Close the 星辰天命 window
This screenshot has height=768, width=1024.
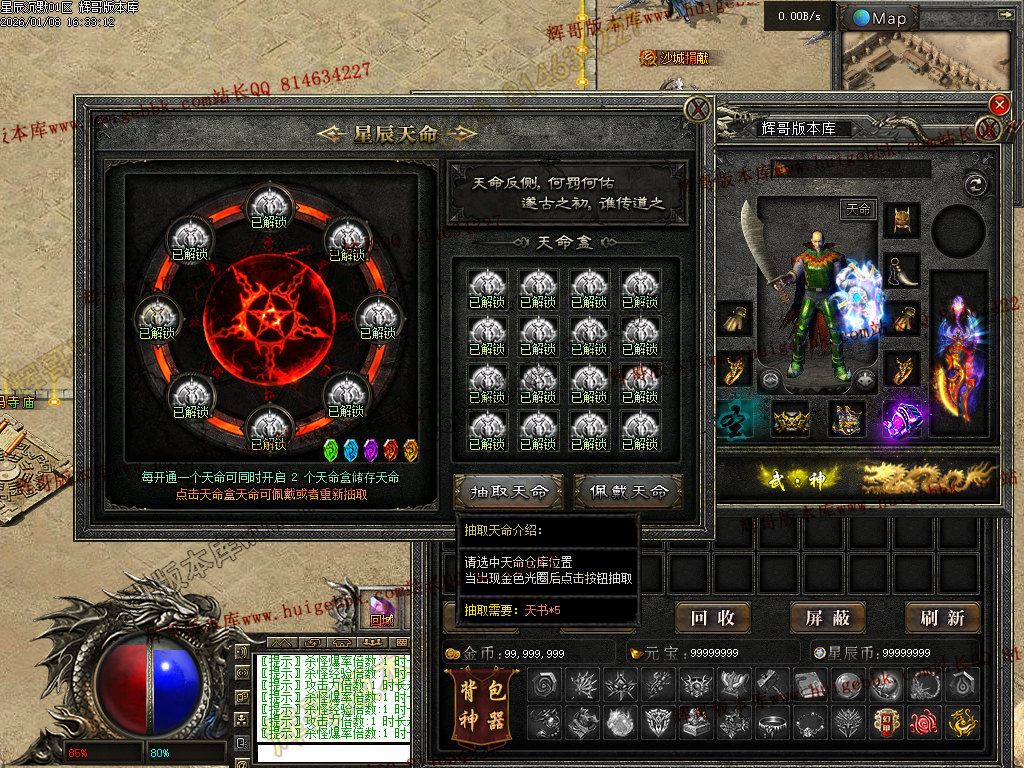[698, 108]
